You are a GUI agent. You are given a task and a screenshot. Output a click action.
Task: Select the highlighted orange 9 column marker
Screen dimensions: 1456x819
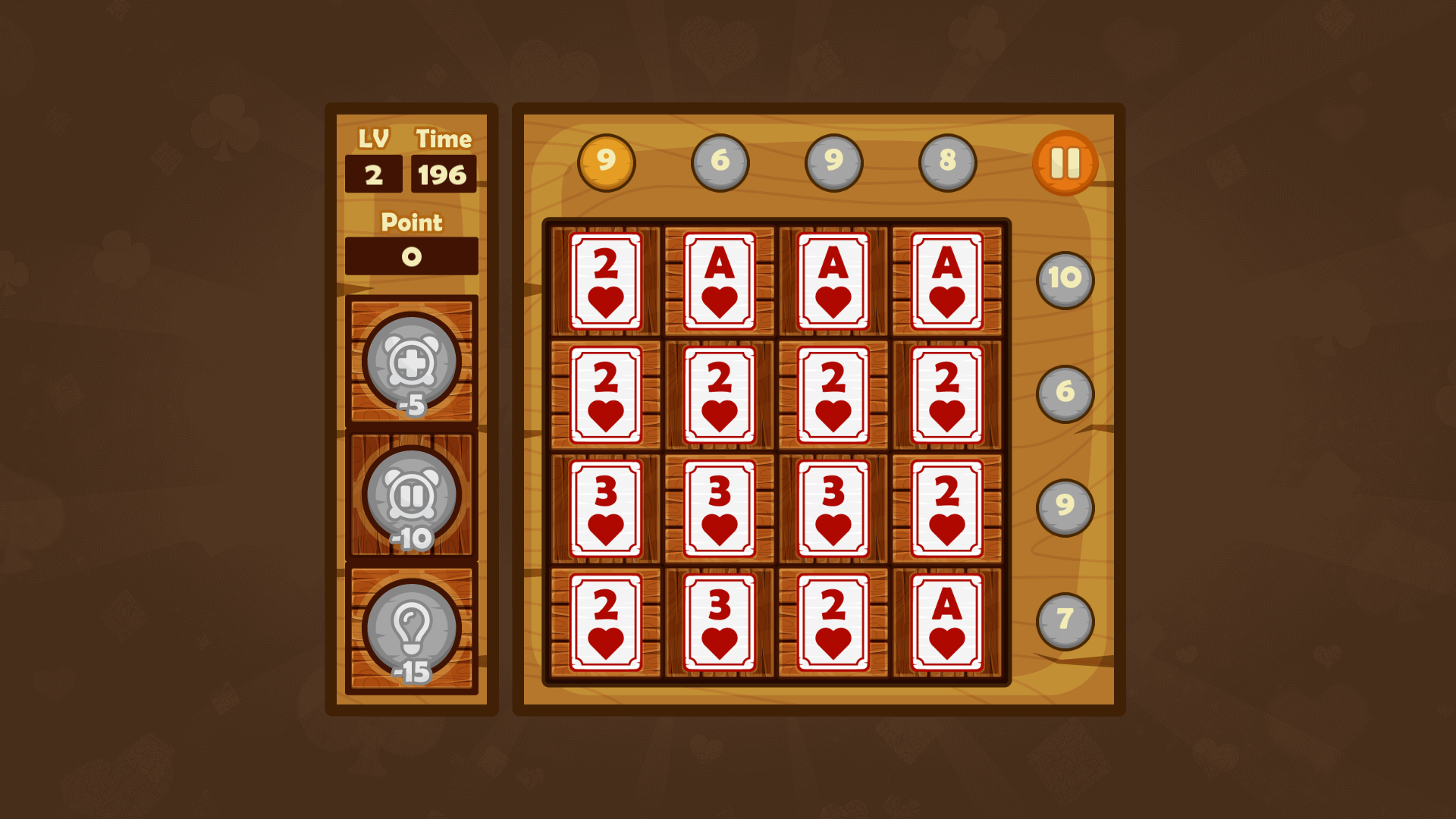[606, 161]
